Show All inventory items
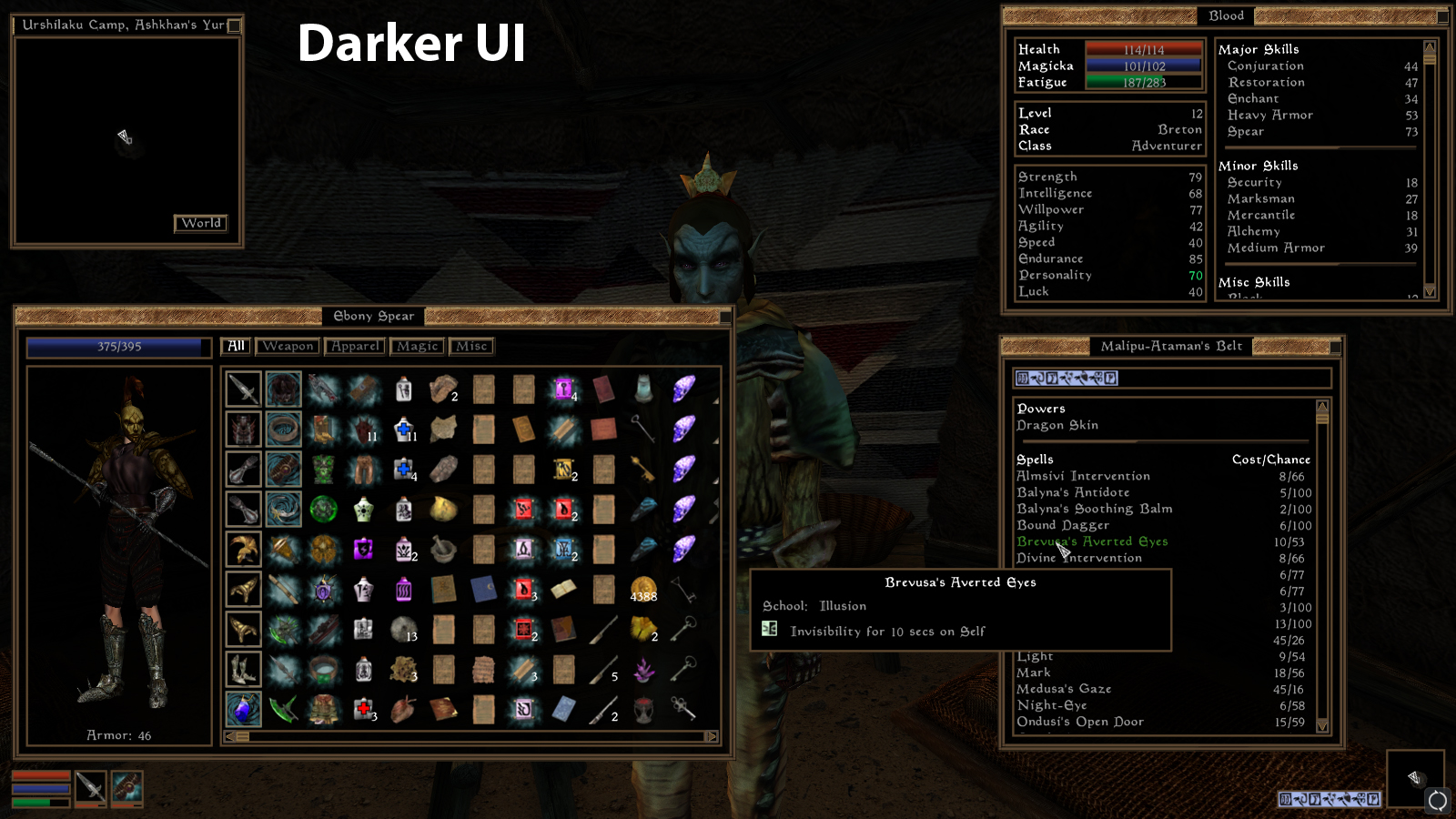The width and height of the screenshot is (1456, 819). point(237,347)
